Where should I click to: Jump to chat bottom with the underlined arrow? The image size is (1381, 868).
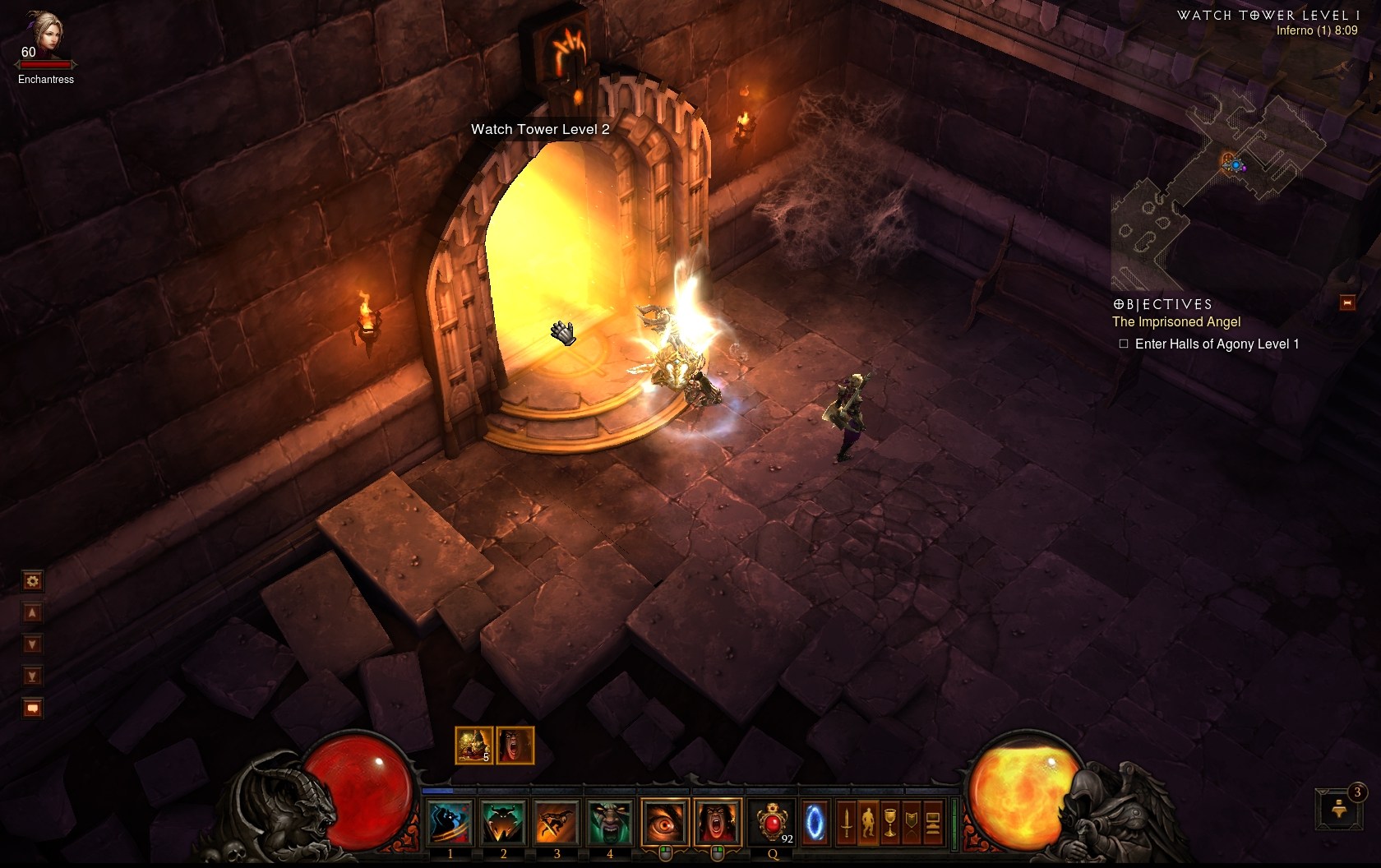tap(32, 676)
